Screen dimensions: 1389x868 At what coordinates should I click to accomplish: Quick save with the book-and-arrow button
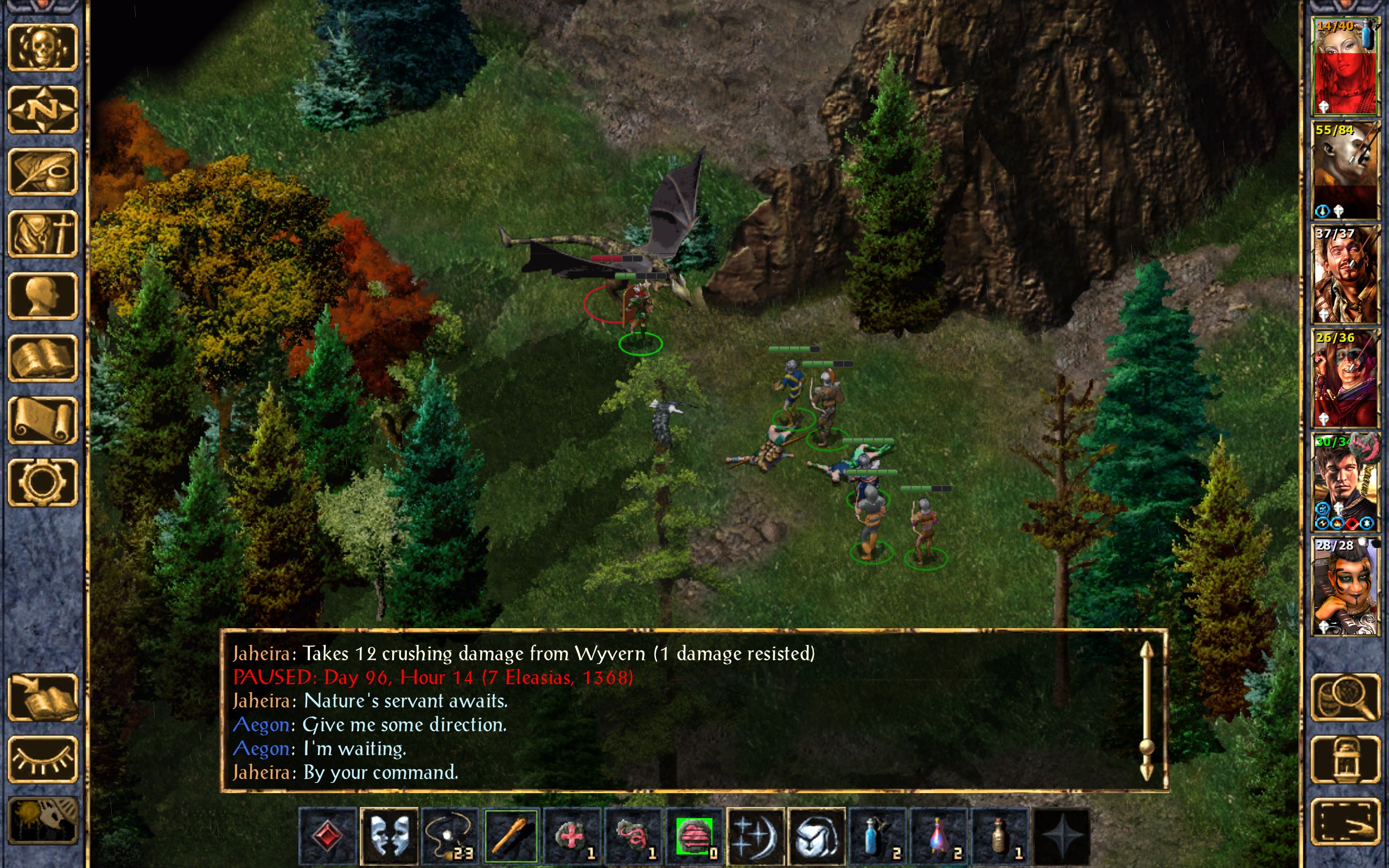[x=43, y=697]
